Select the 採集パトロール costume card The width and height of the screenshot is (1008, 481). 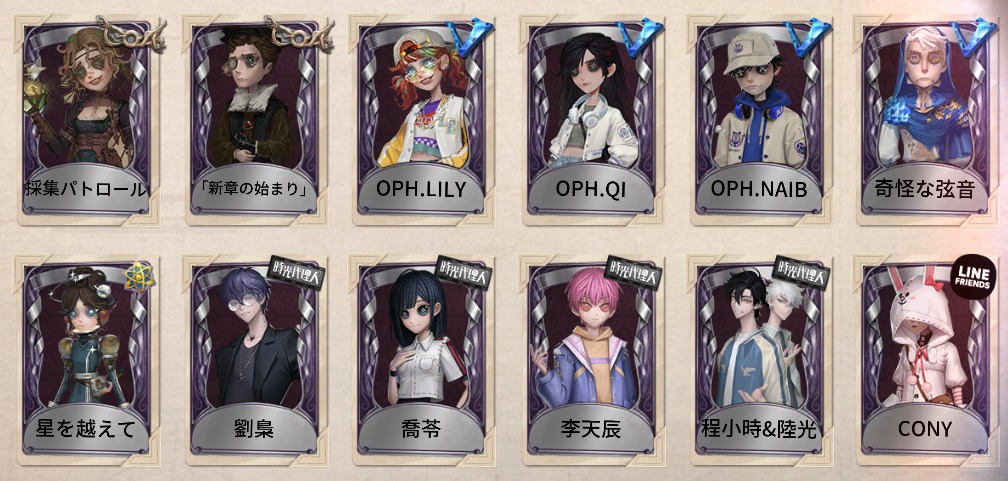click(x=86, y=120)
